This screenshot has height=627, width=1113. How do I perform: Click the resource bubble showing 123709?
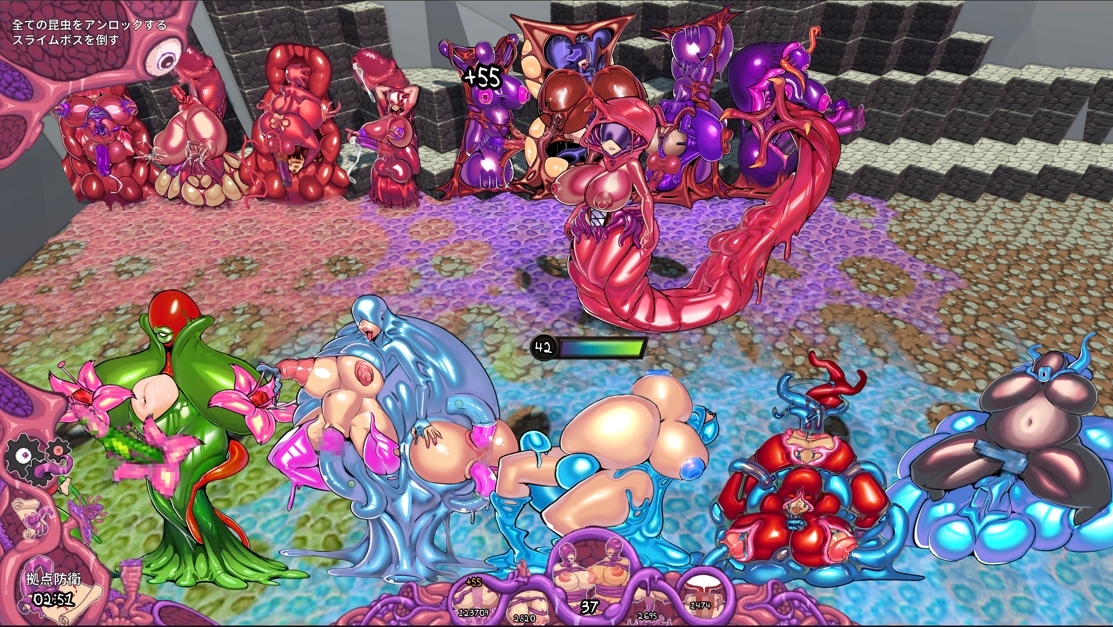tap(473, 597)
